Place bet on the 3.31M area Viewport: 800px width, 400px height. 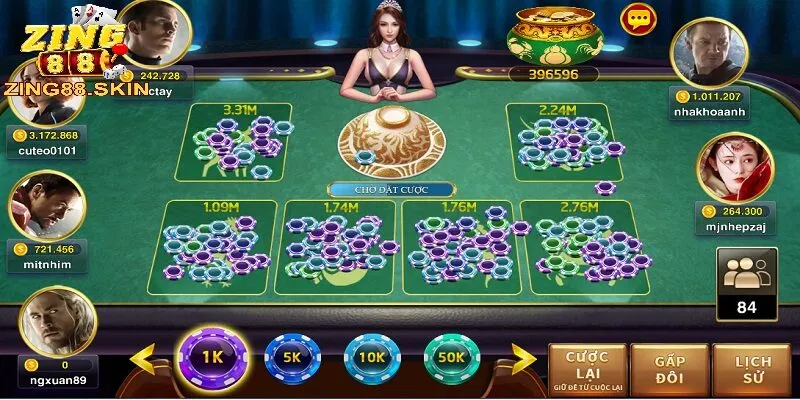tap(240, 142)
